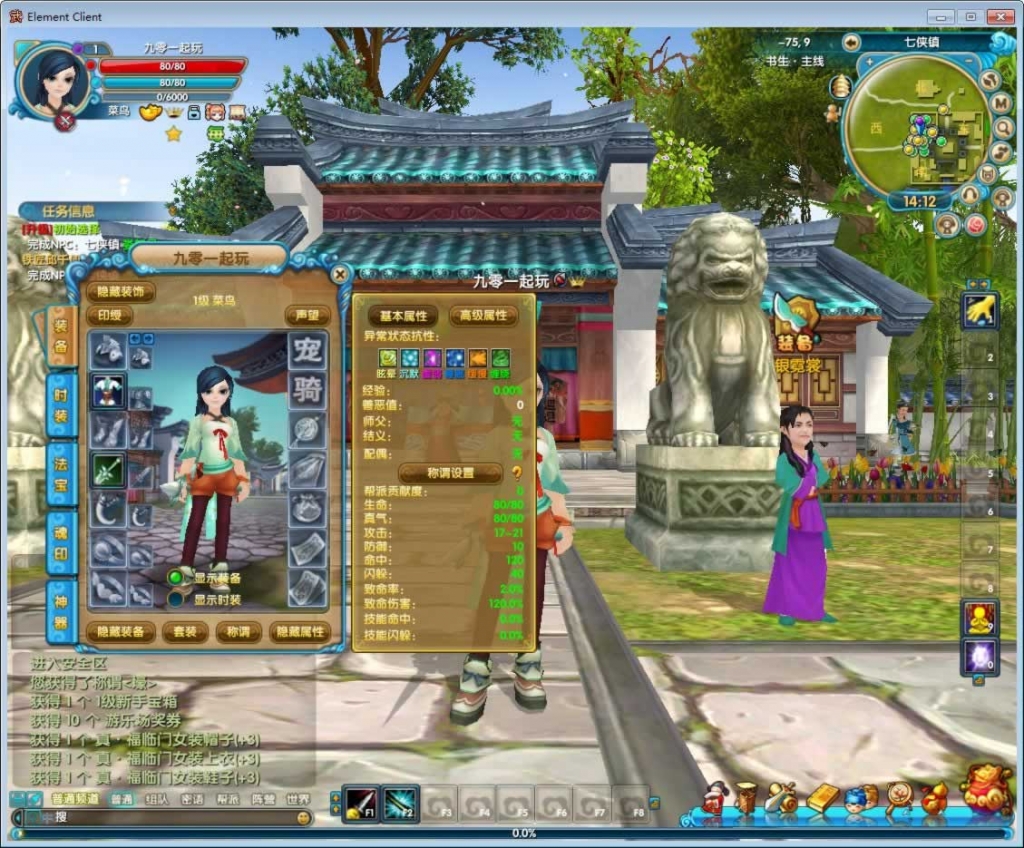The height and width of the screenshot is (848, 1024).
Task: Click the magnifying glass search icon by minimap
Action: coord(1003,128)
